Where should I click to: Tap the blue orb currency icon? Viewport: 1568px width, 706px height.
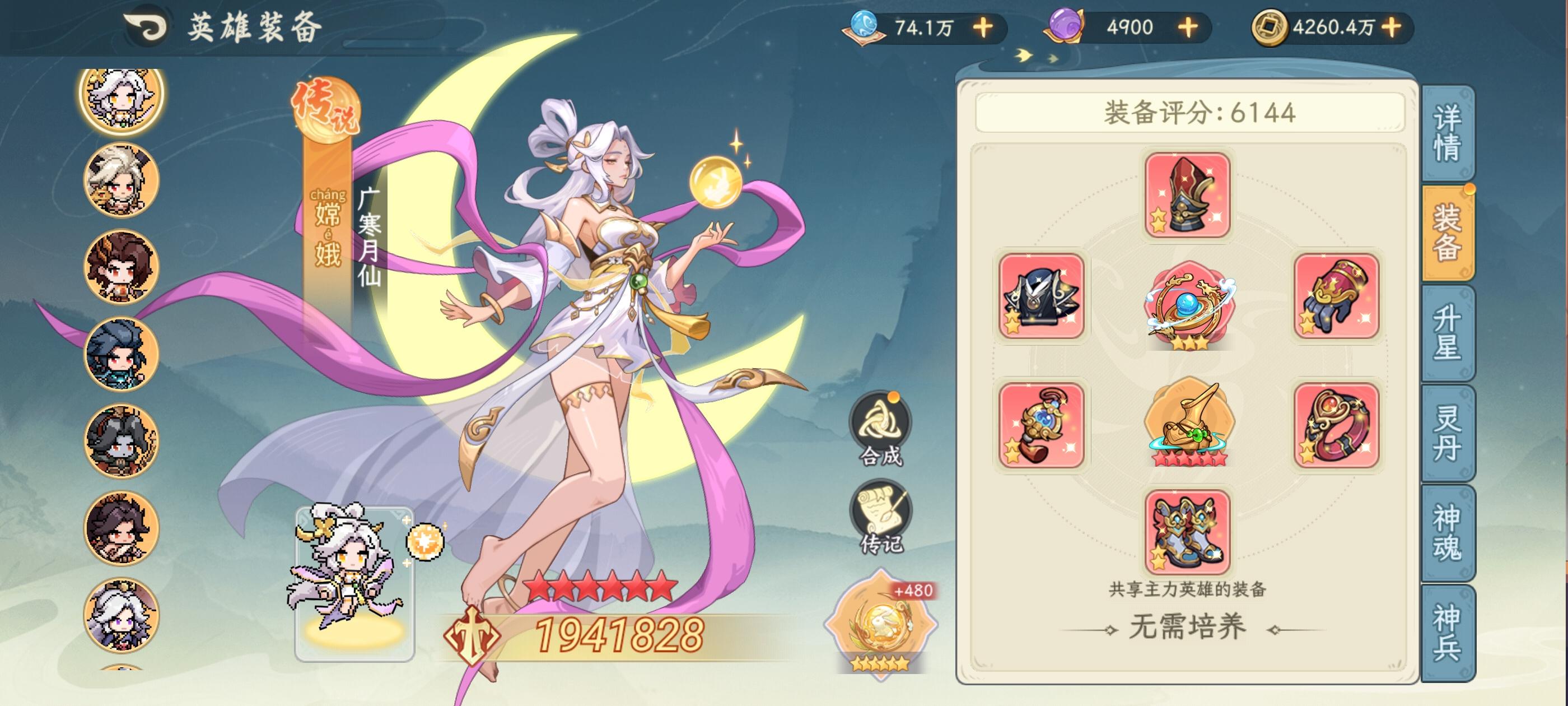[x=866, y=26]
